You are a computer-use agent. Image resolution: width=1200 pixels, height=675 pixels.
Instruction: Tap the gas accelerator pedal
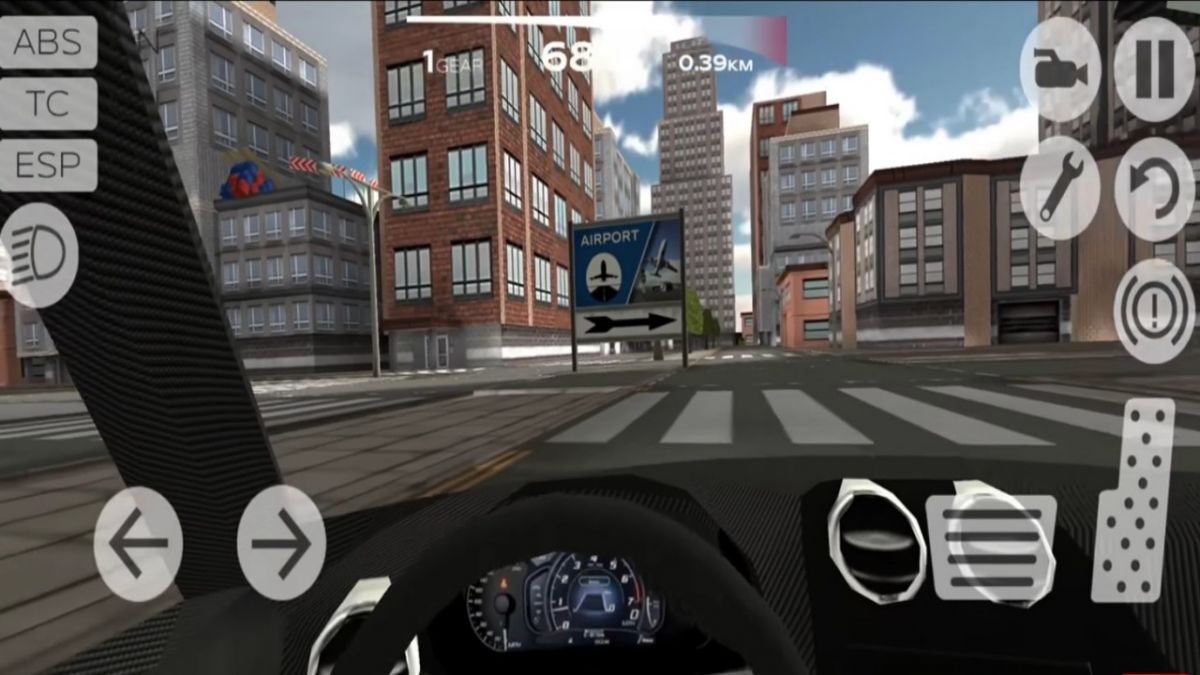pos(1132,500)
